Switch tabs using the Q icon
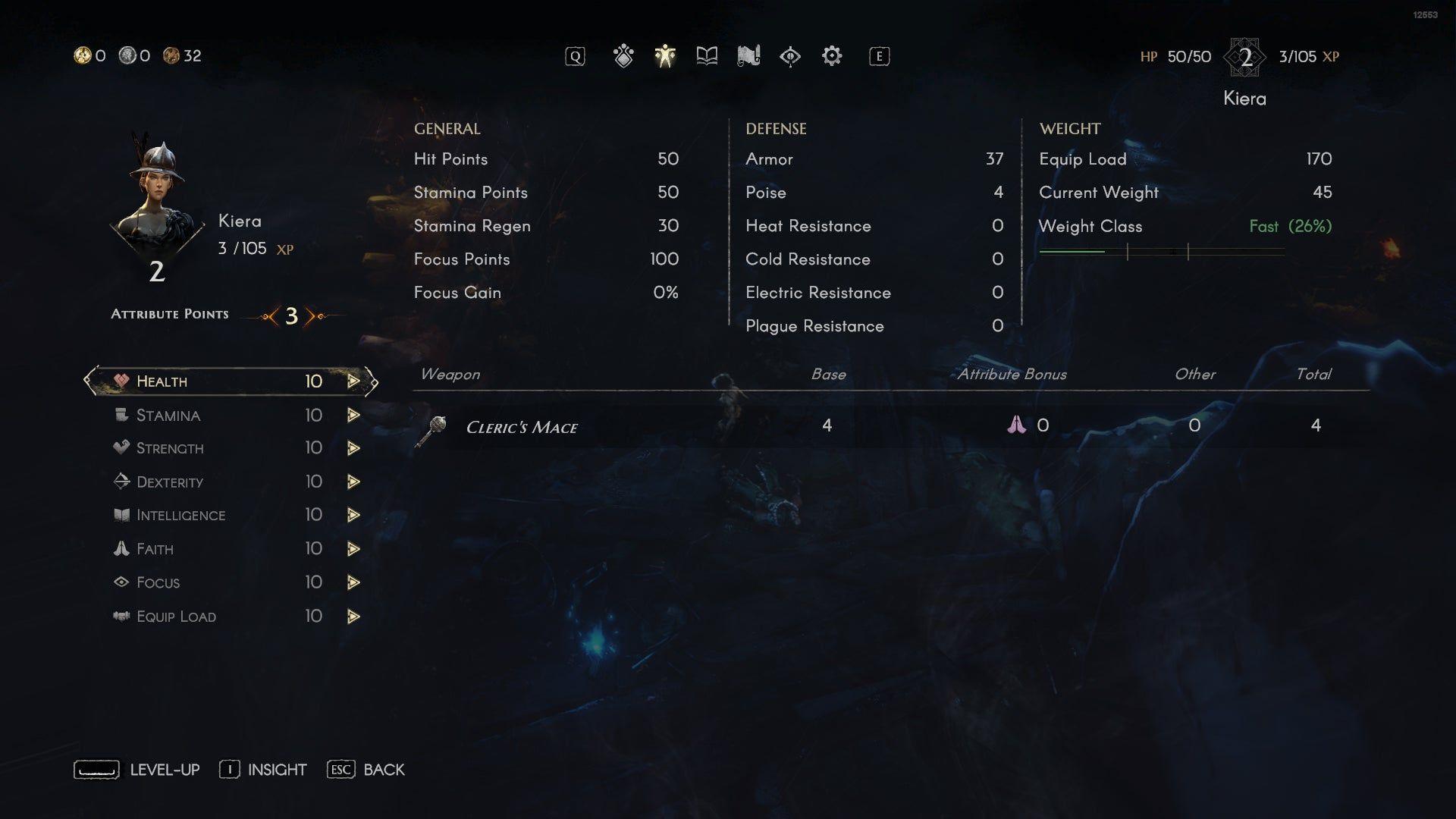Viewport: 1456px width, 819px height. (x=575, y=55)
